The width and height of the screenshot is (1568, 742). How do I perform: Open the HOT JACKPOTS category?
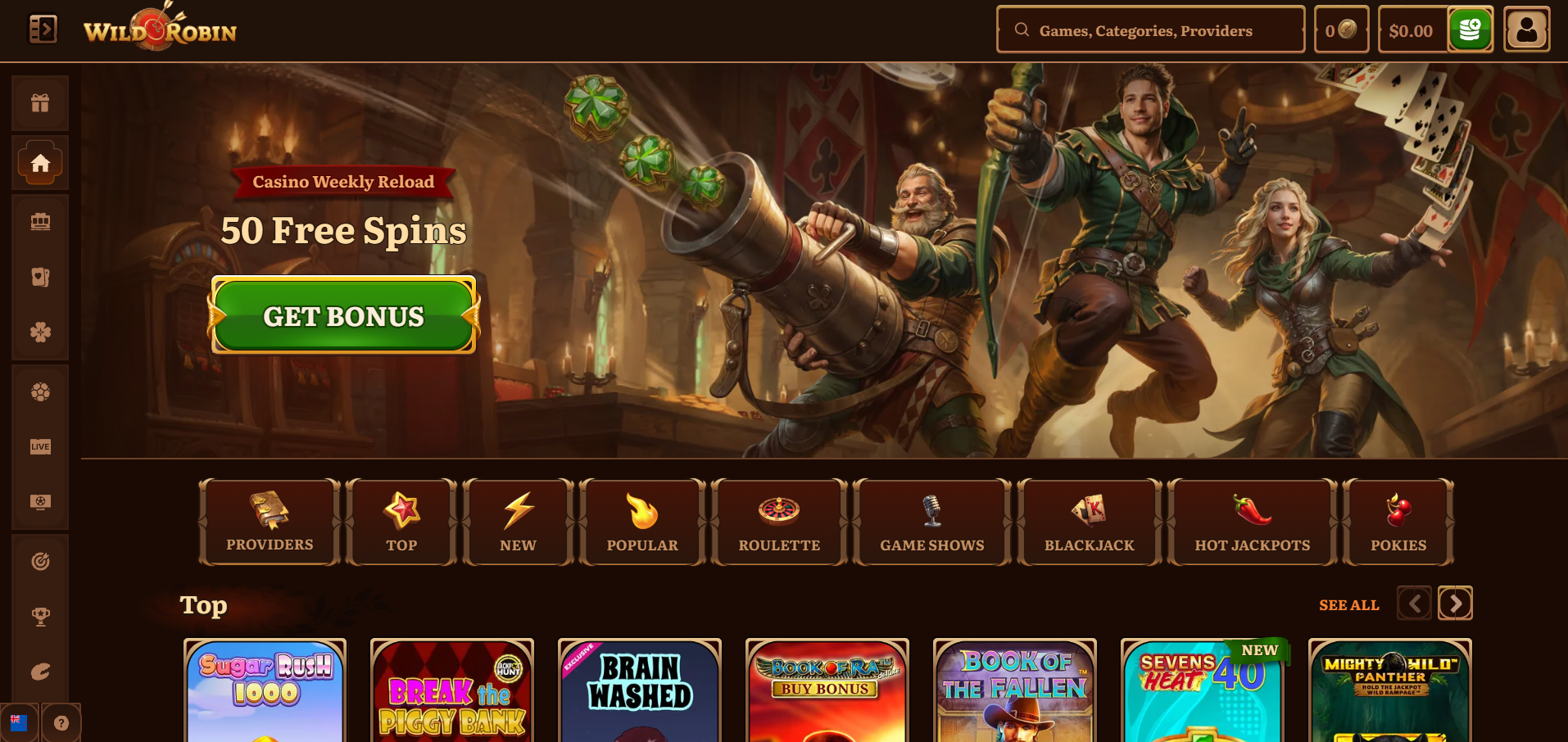pos(1251,522)
